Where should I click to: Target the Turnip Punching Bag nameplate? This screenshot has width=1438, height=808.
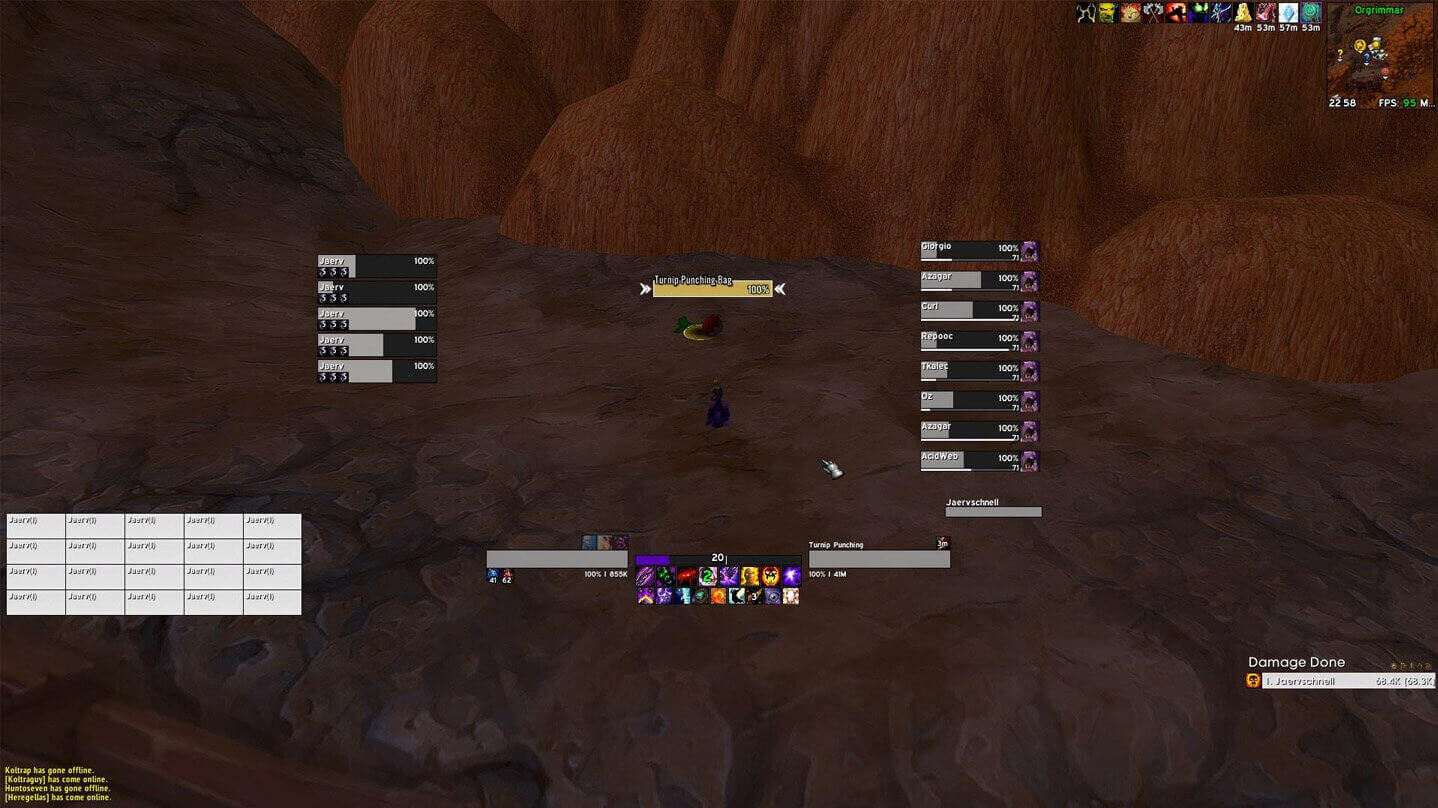[712, 288]
